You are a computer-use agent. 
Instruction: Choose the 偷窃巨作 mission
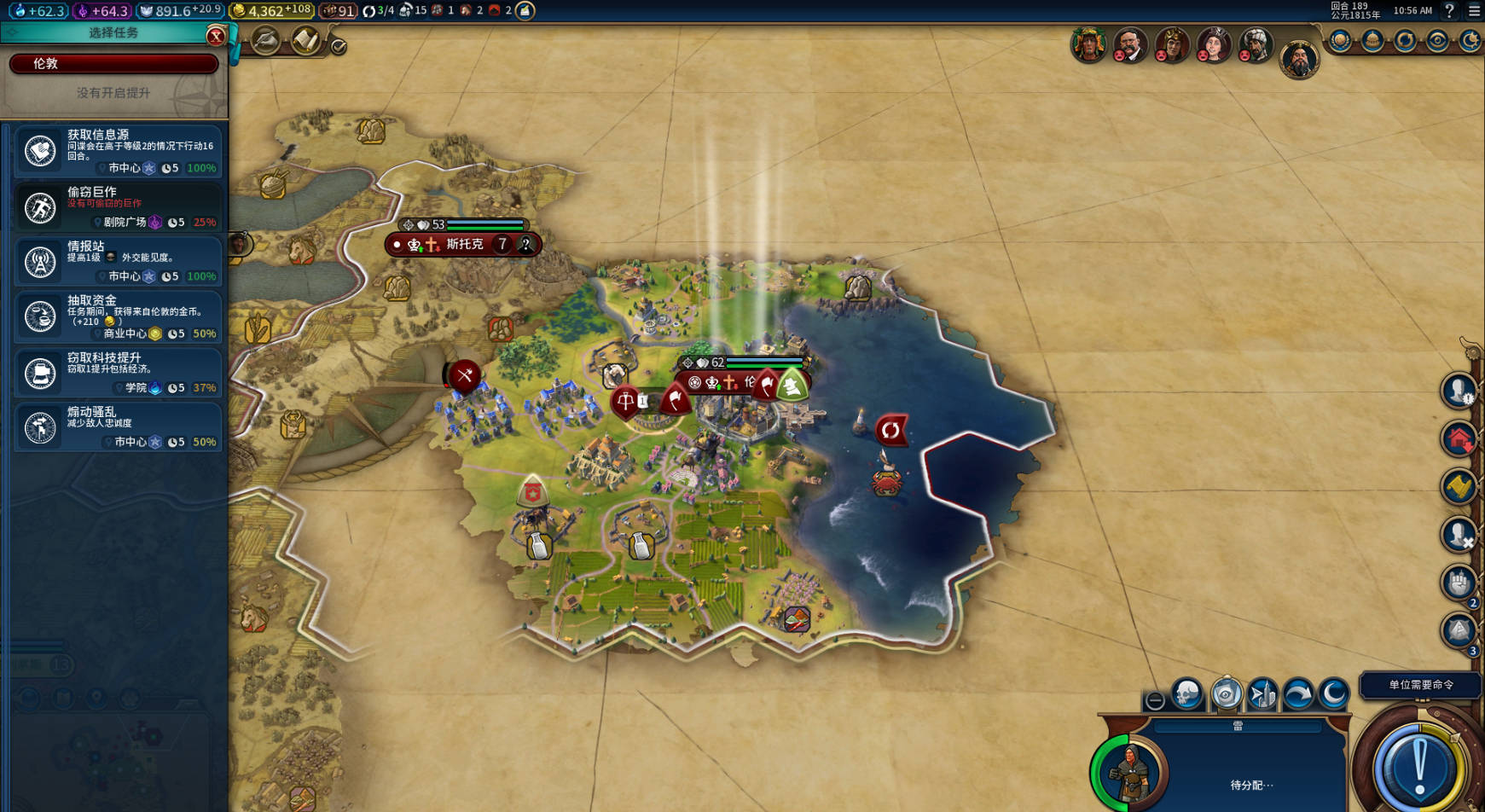(x=118, y=206)
